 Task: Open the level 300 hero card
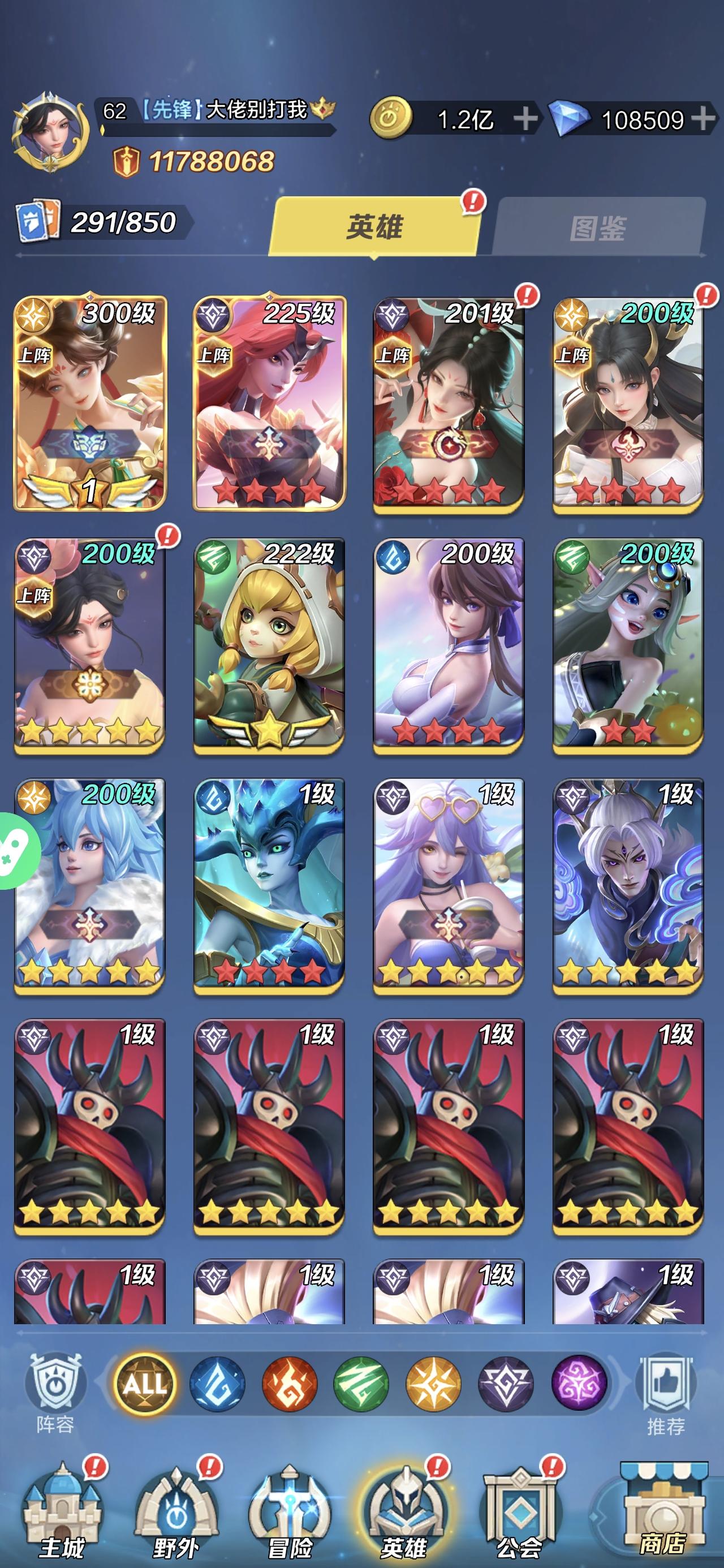click(94, 402)
